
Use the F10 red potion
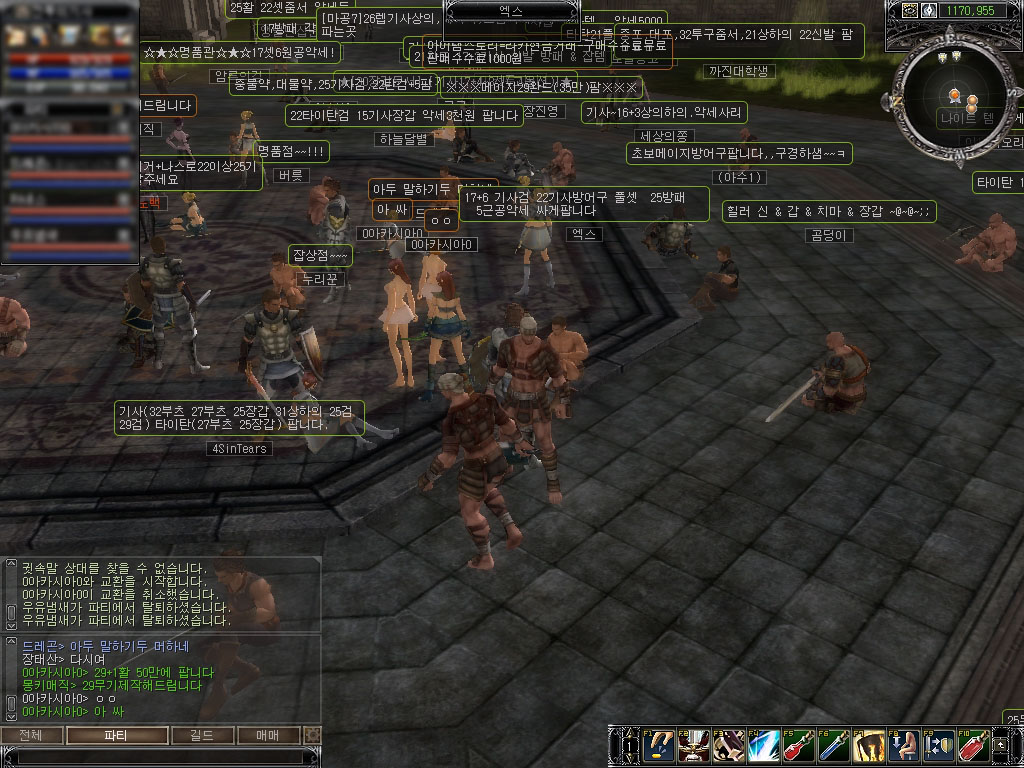click(974, 746)
